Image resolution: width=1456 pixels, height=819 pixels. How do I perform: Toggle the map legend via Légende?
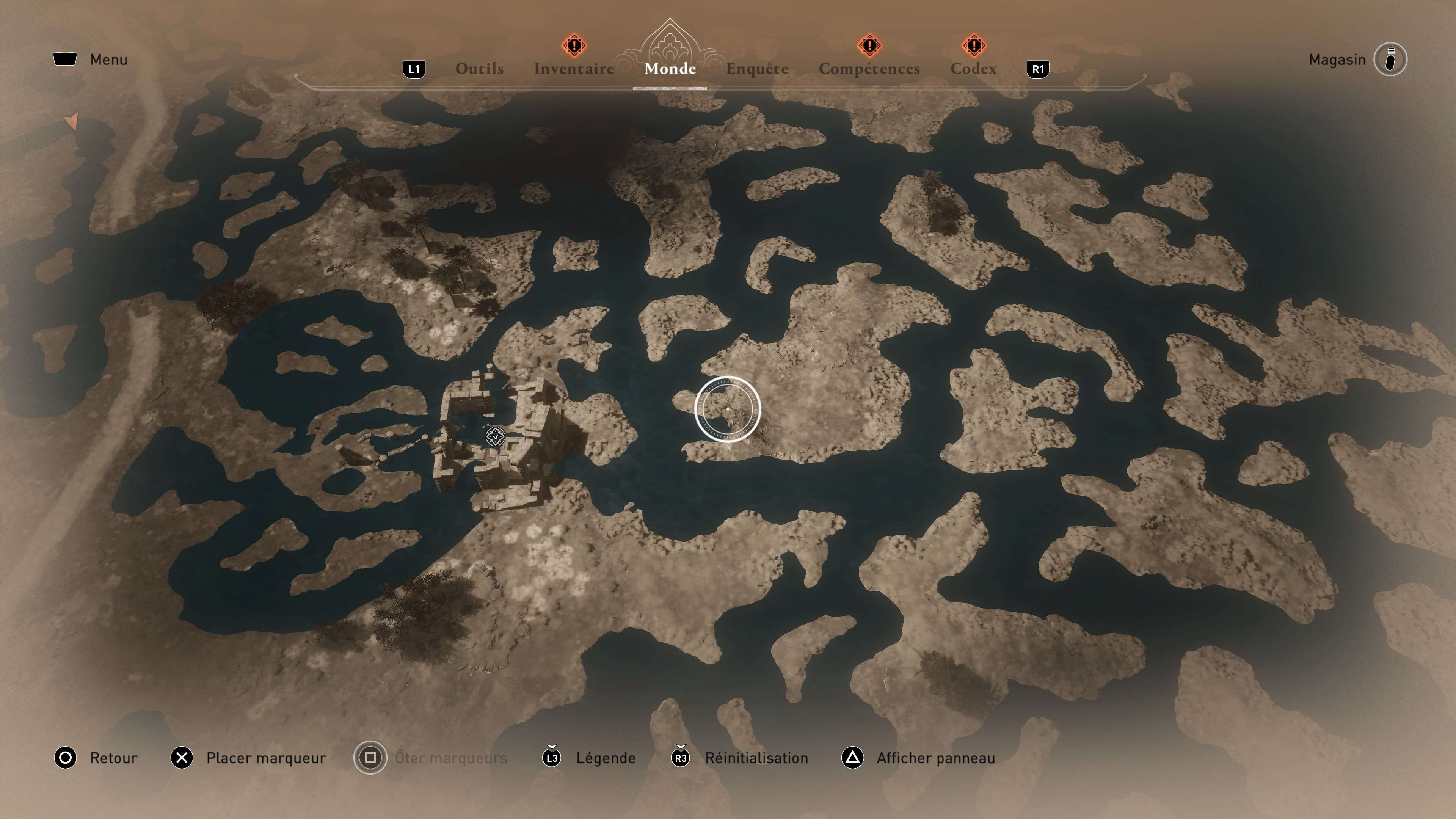[606, 758]
